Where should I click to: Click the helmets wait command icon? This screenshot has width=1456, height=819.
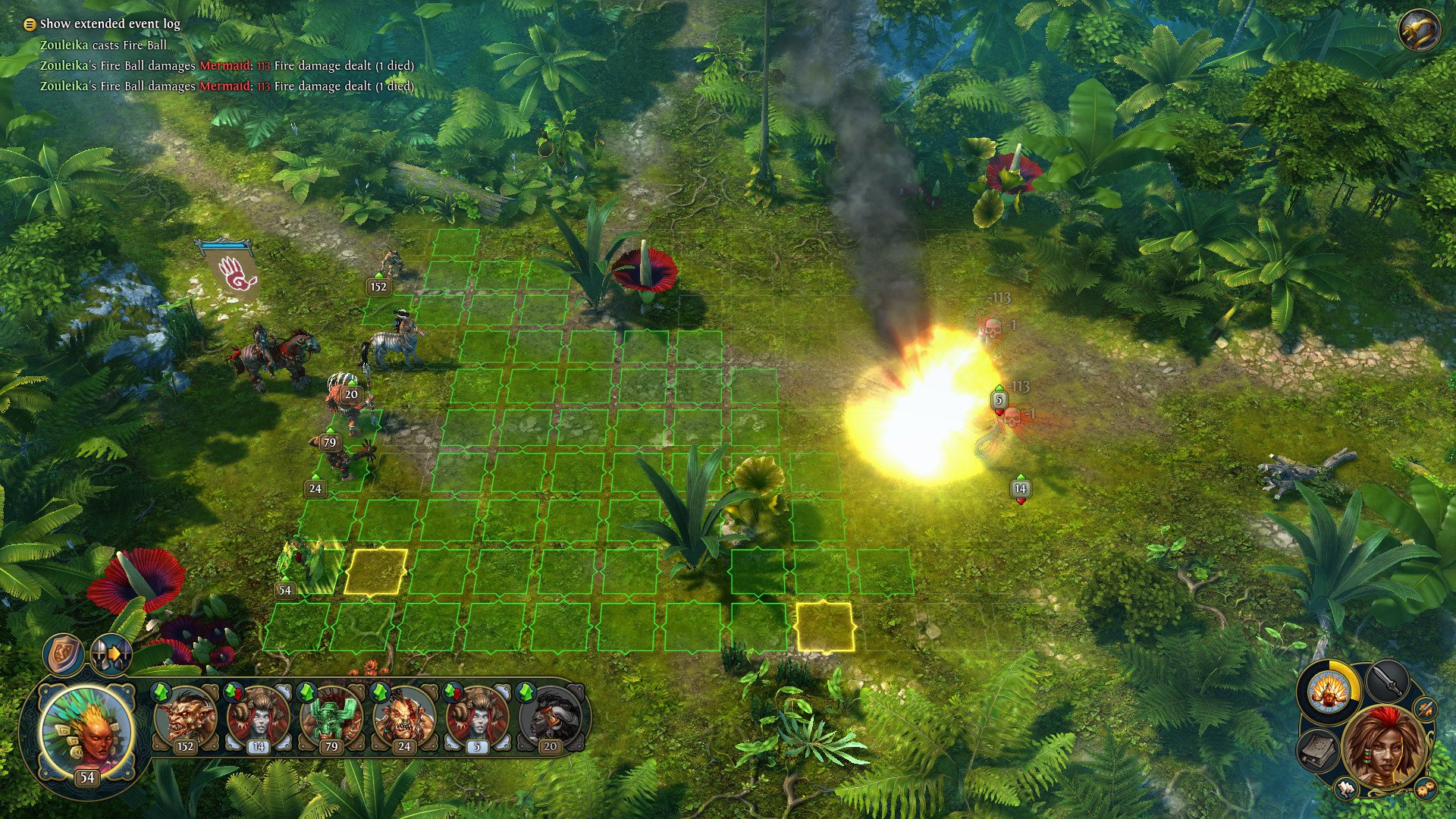(111, 653)
